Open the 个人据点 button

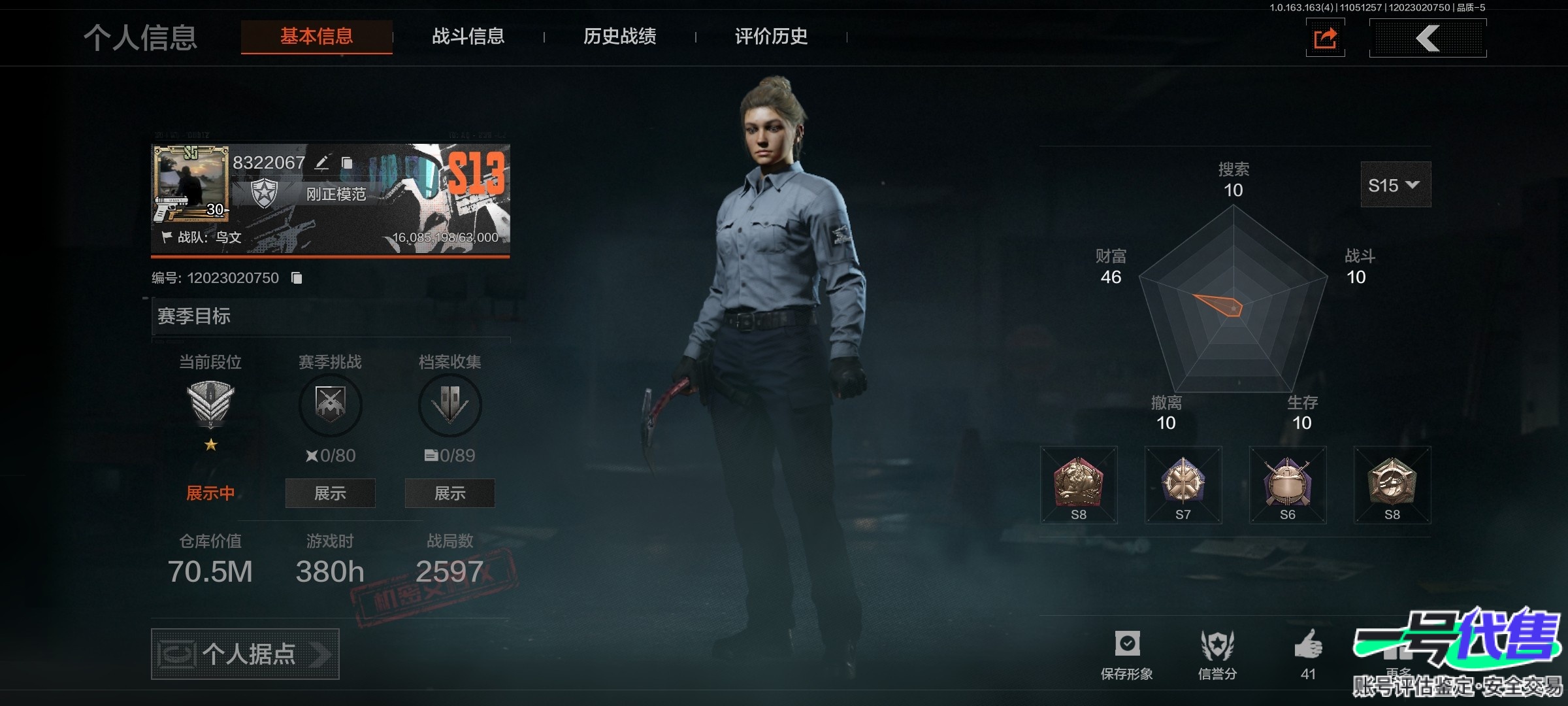point(245,654)
